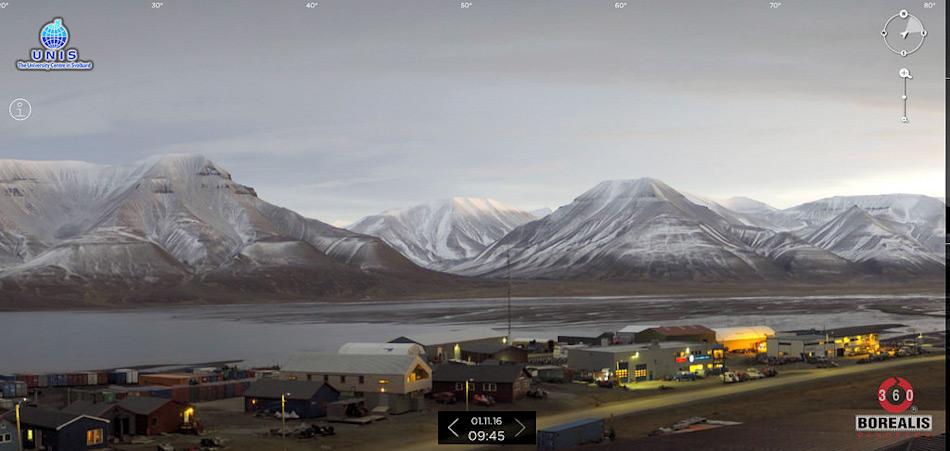Click the zoom slider handle

[x=905, y=96]
